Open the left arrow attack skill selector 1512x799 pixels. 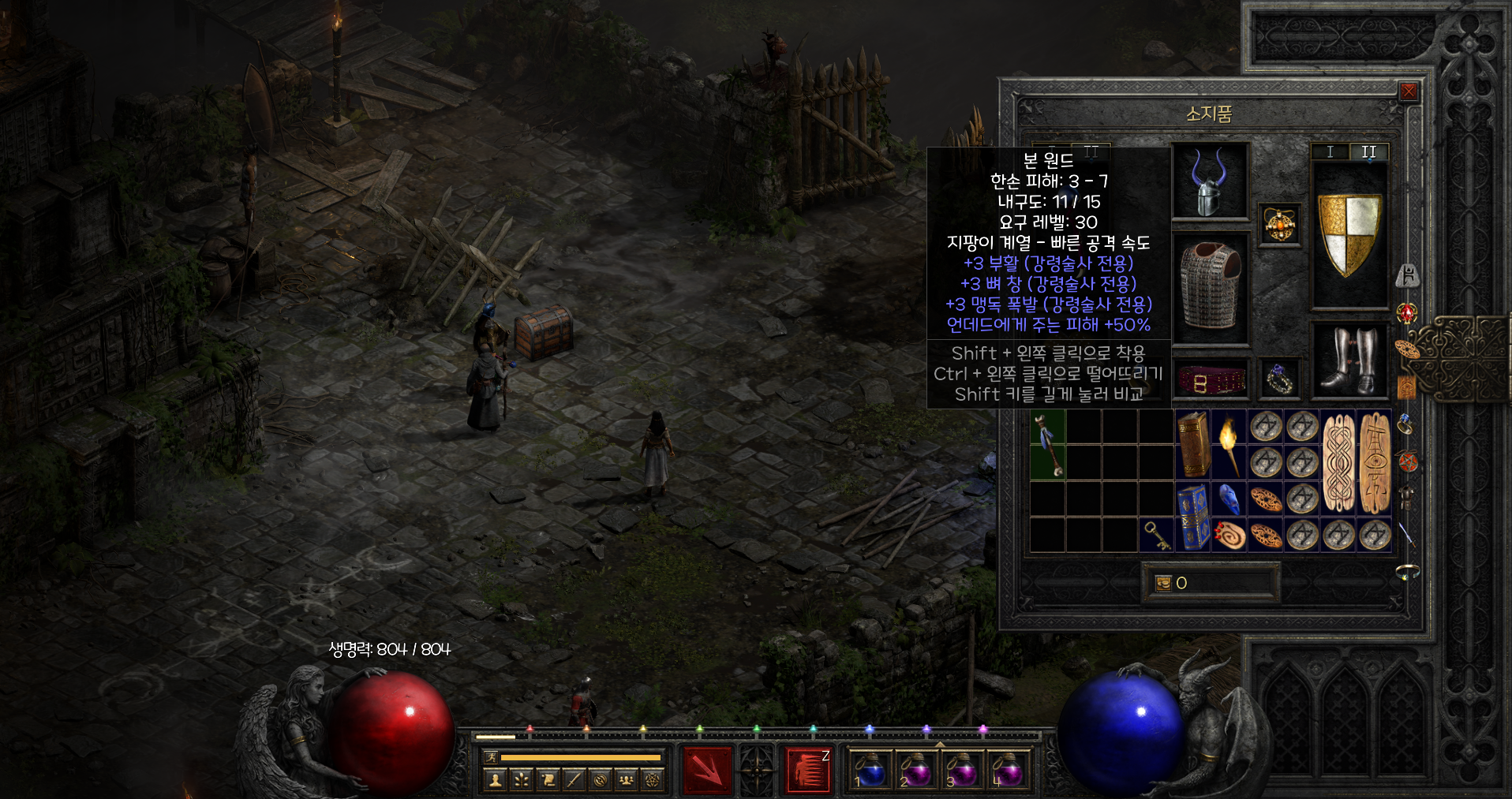pyautogui.click(x=706, y=769)
